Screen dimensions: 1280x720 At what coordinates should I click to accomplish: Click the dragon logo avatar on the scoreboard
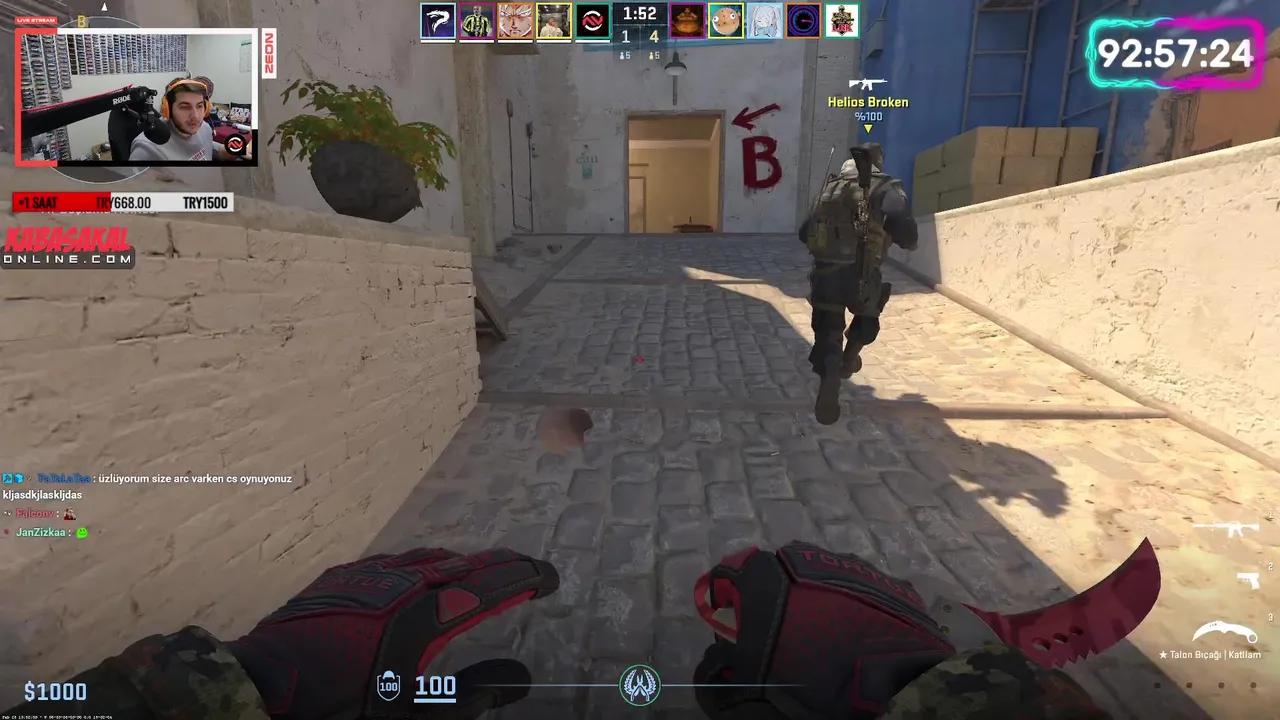pyautogui.click(x=437, y=20)
